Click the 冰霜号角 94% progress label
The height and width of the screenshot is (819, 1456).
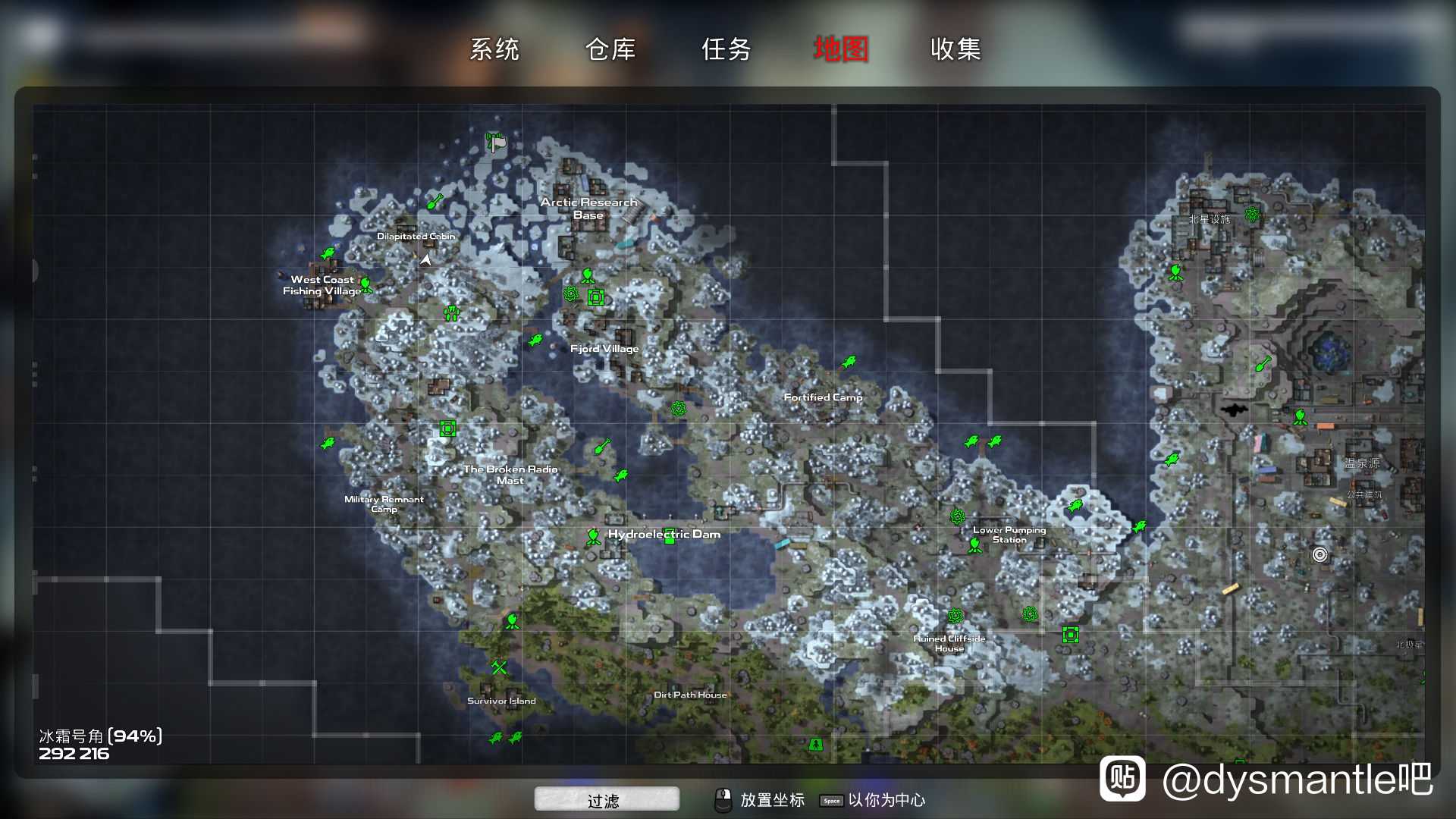(100, 734)
